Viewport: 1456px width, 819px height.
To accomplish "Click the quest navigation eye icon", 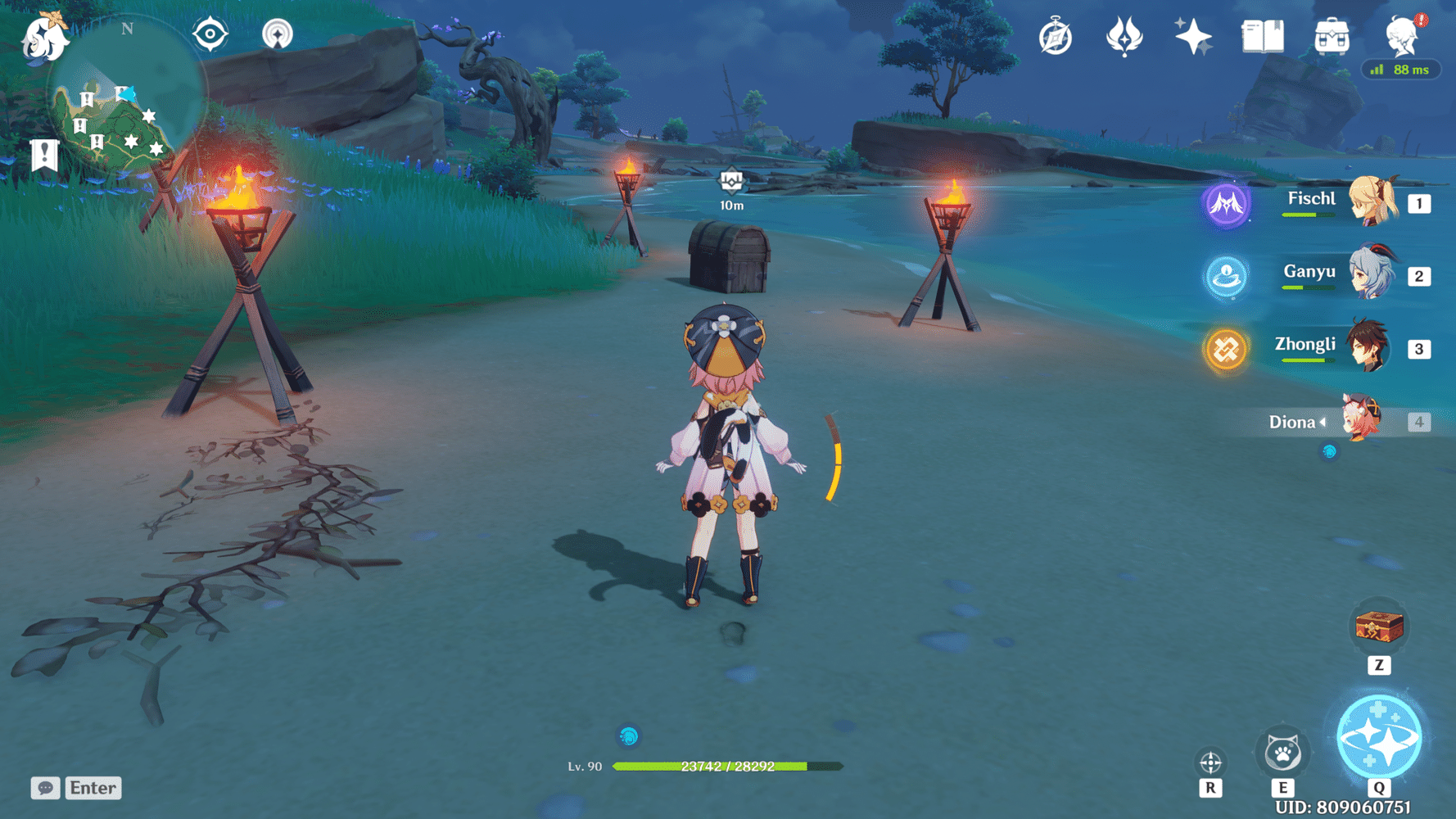I will pyautogui.click(x=210, y=34).
